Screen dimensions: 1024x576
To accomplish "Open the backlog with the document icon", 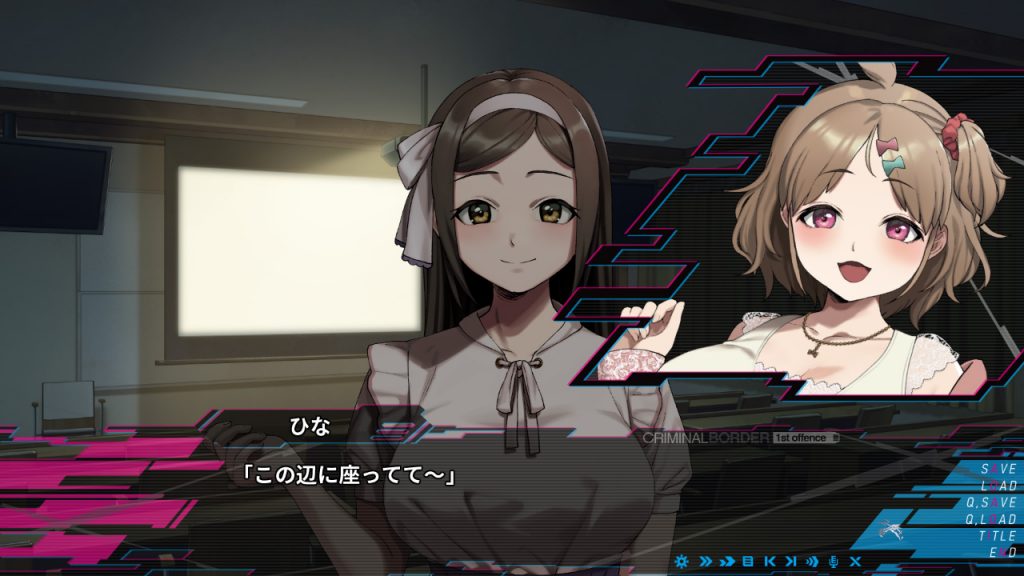I will (x=748, y=561).
